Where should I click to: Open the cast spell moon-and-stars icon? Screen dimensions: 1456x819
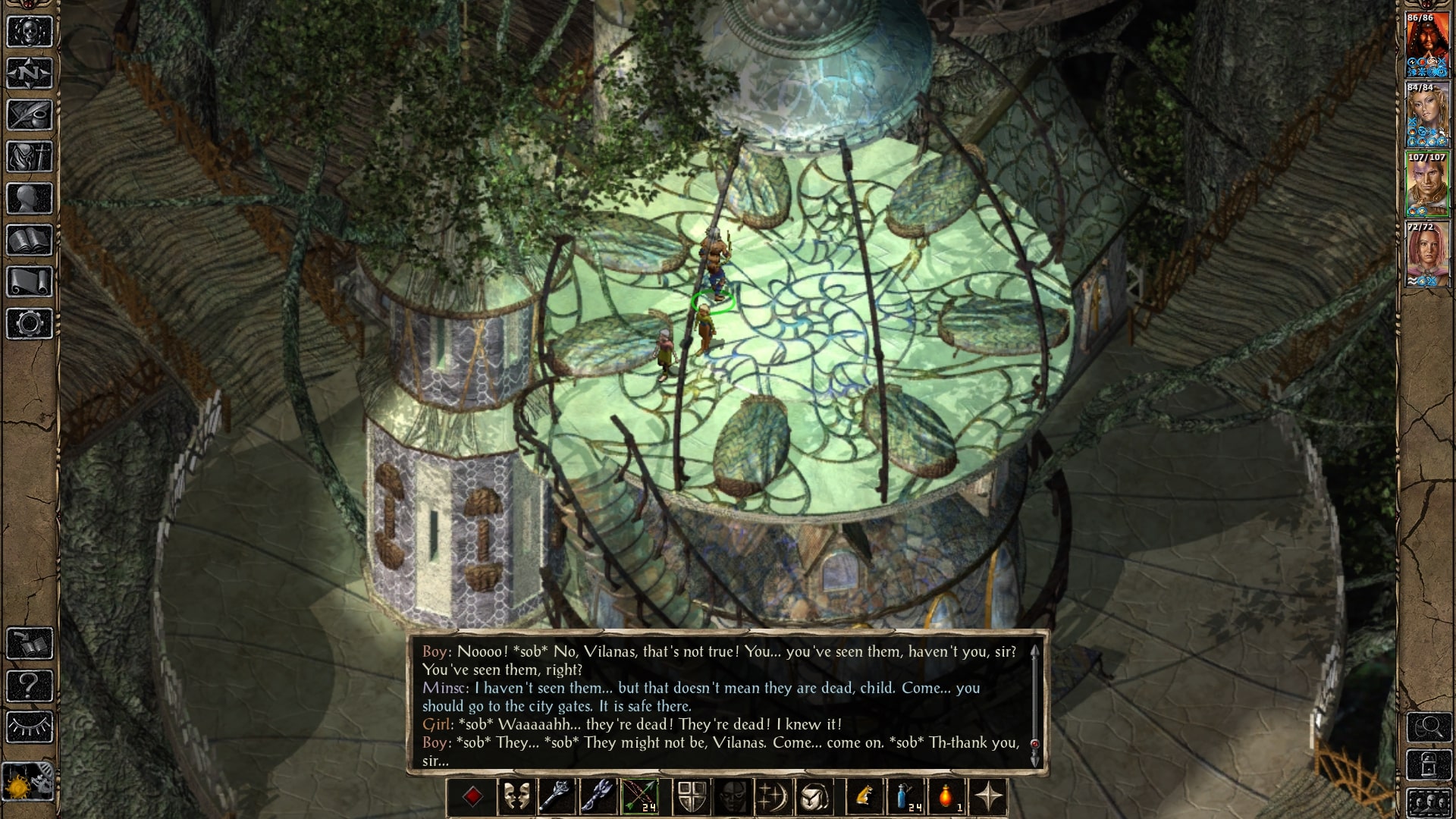click(x=773, y=796)
